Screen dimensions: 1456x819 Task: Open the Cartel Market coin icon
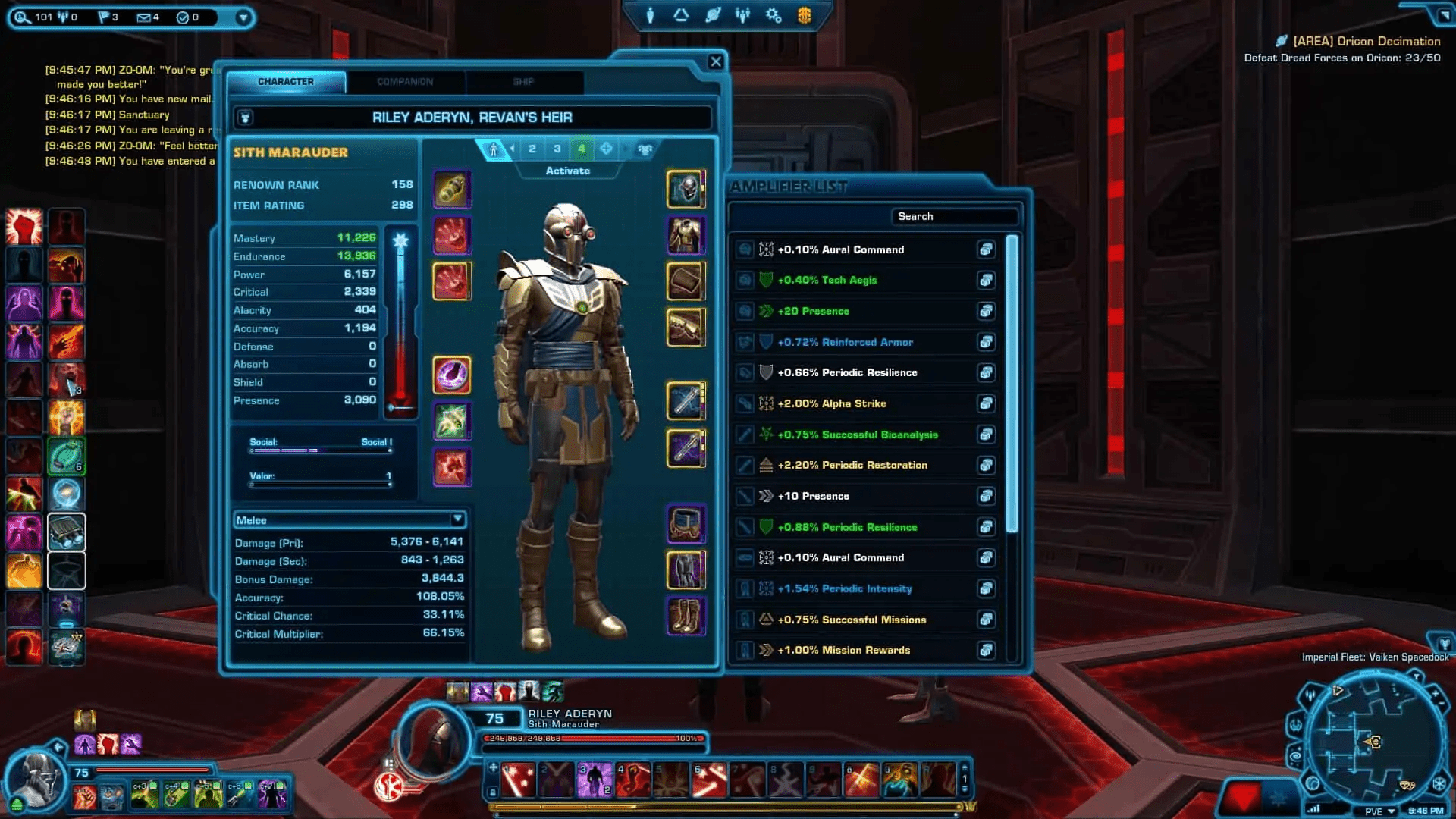click(x=806, y=14)
